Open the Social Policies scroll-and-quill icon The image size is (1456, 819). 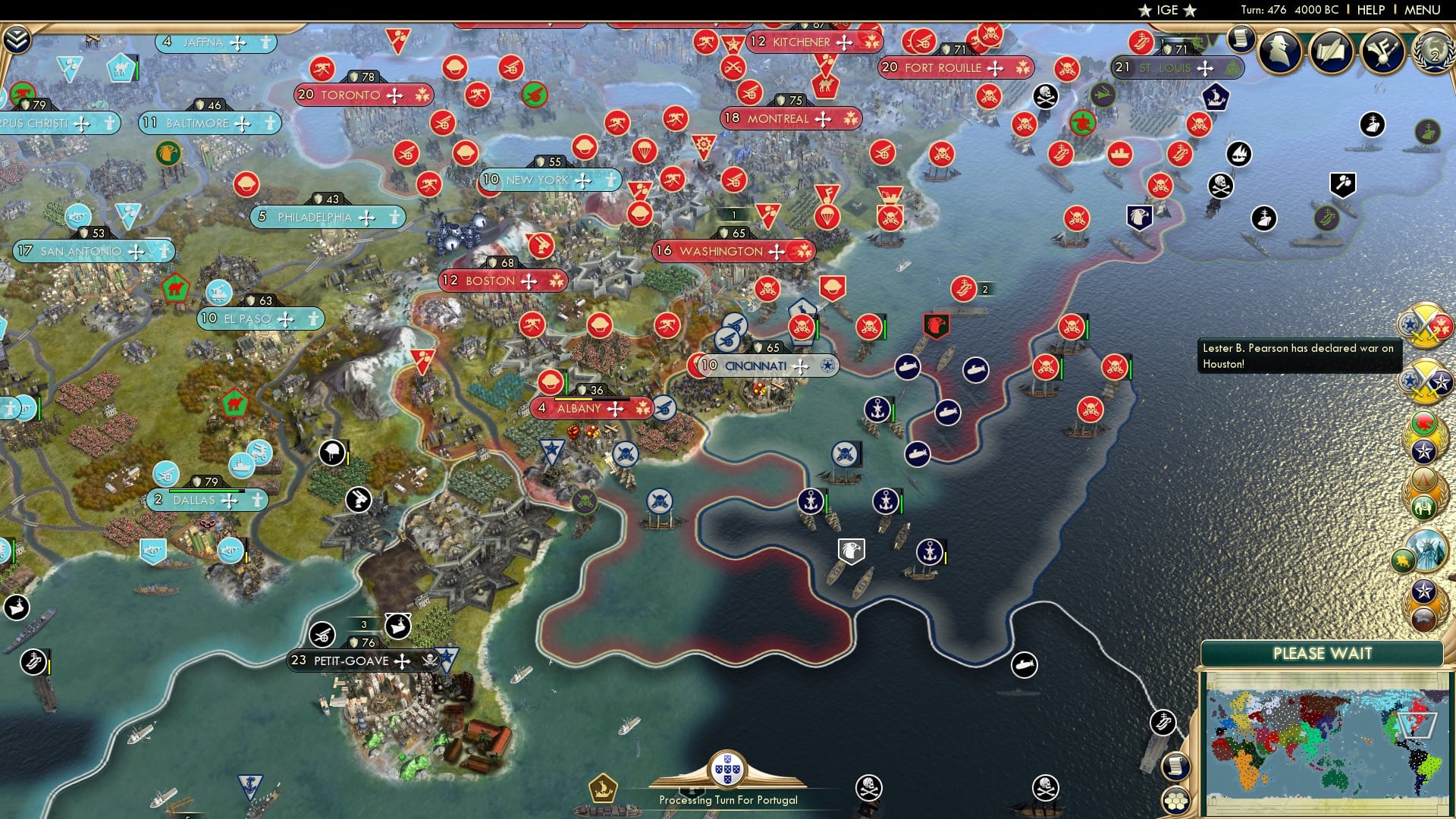[1331, 51]
